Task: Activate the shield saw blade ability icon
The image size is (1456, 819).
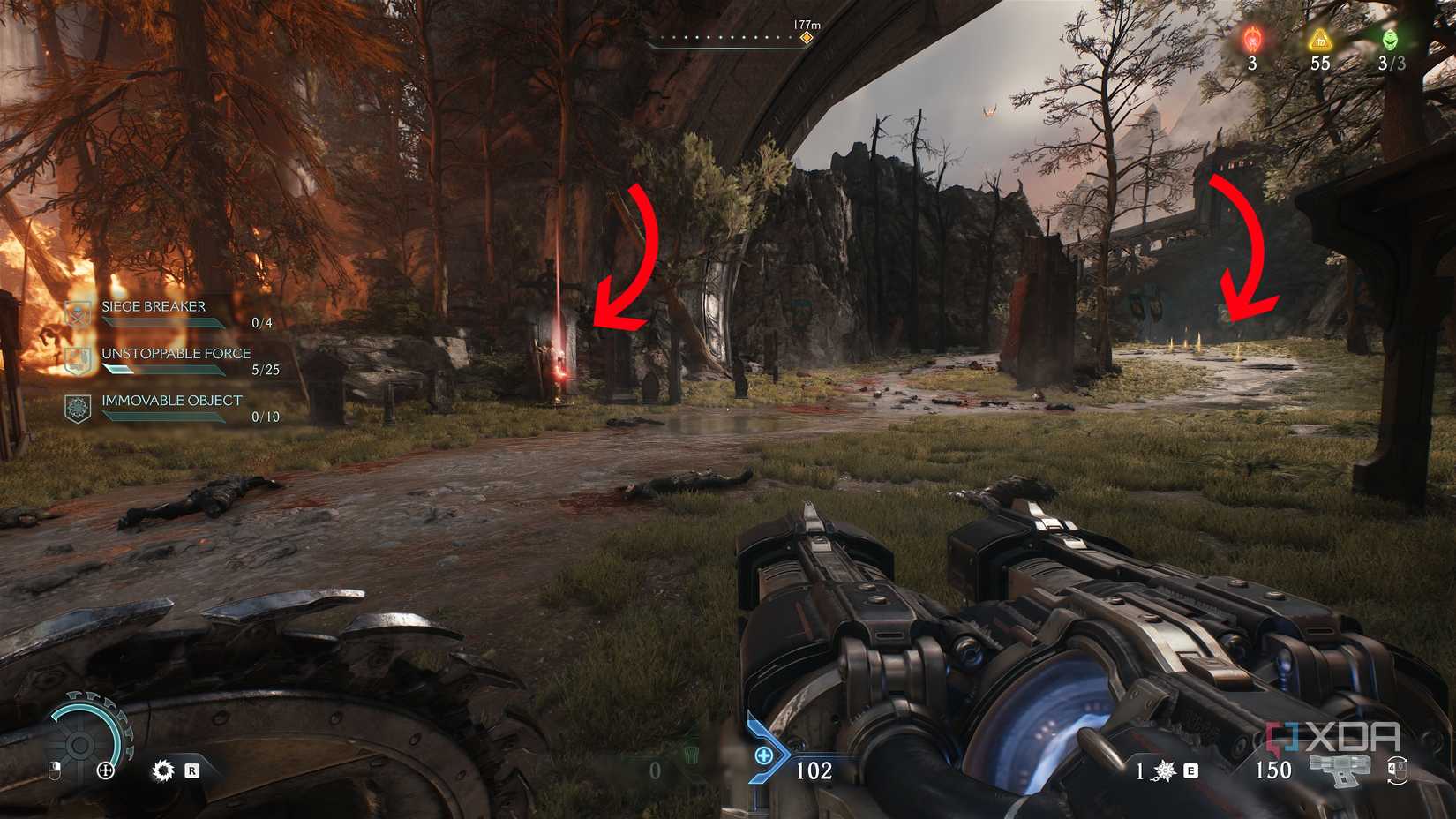Action: coord(163,770)
